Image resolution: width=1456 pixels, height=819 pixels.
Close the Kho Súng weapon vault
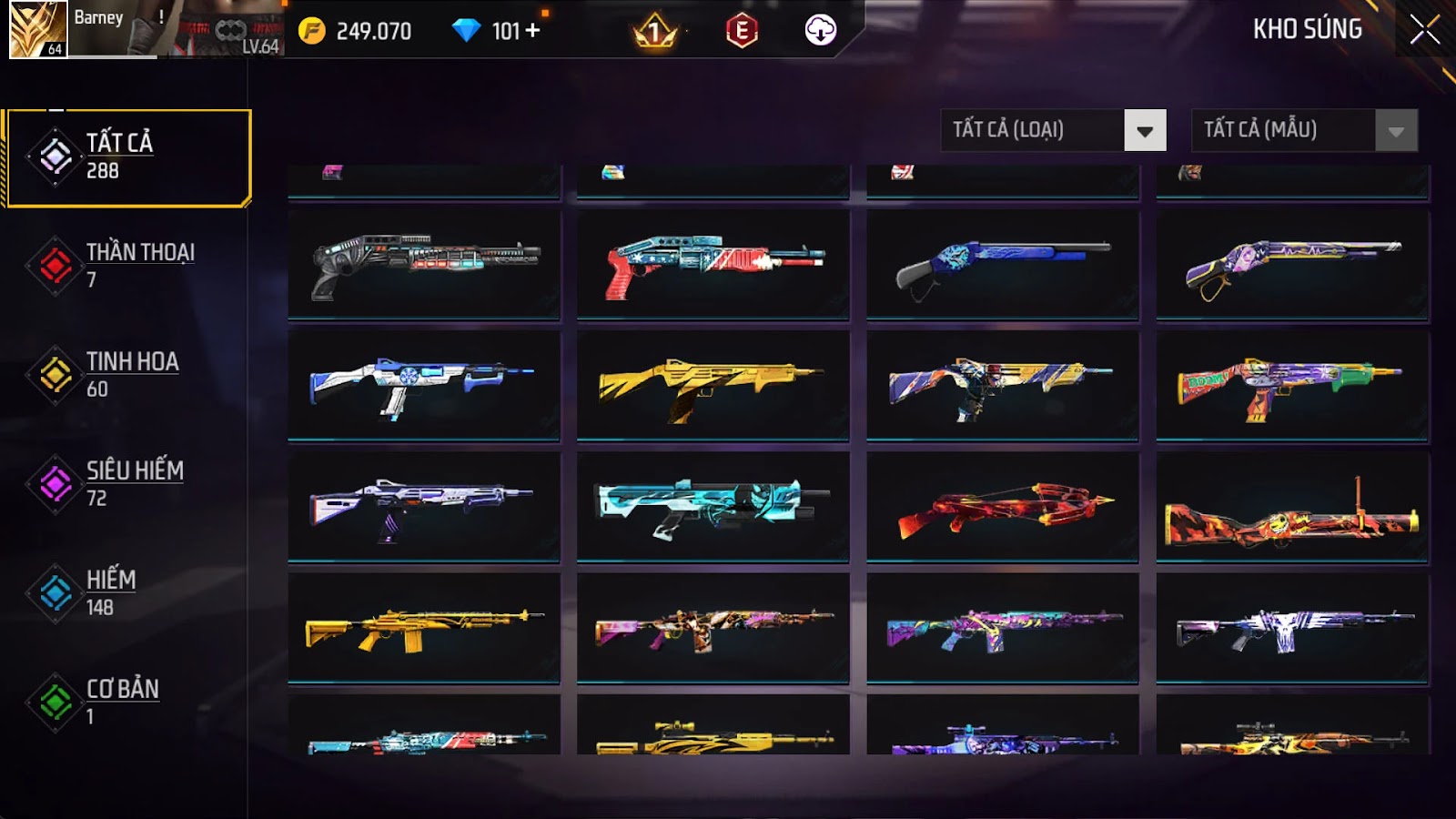pos(1424,30)
